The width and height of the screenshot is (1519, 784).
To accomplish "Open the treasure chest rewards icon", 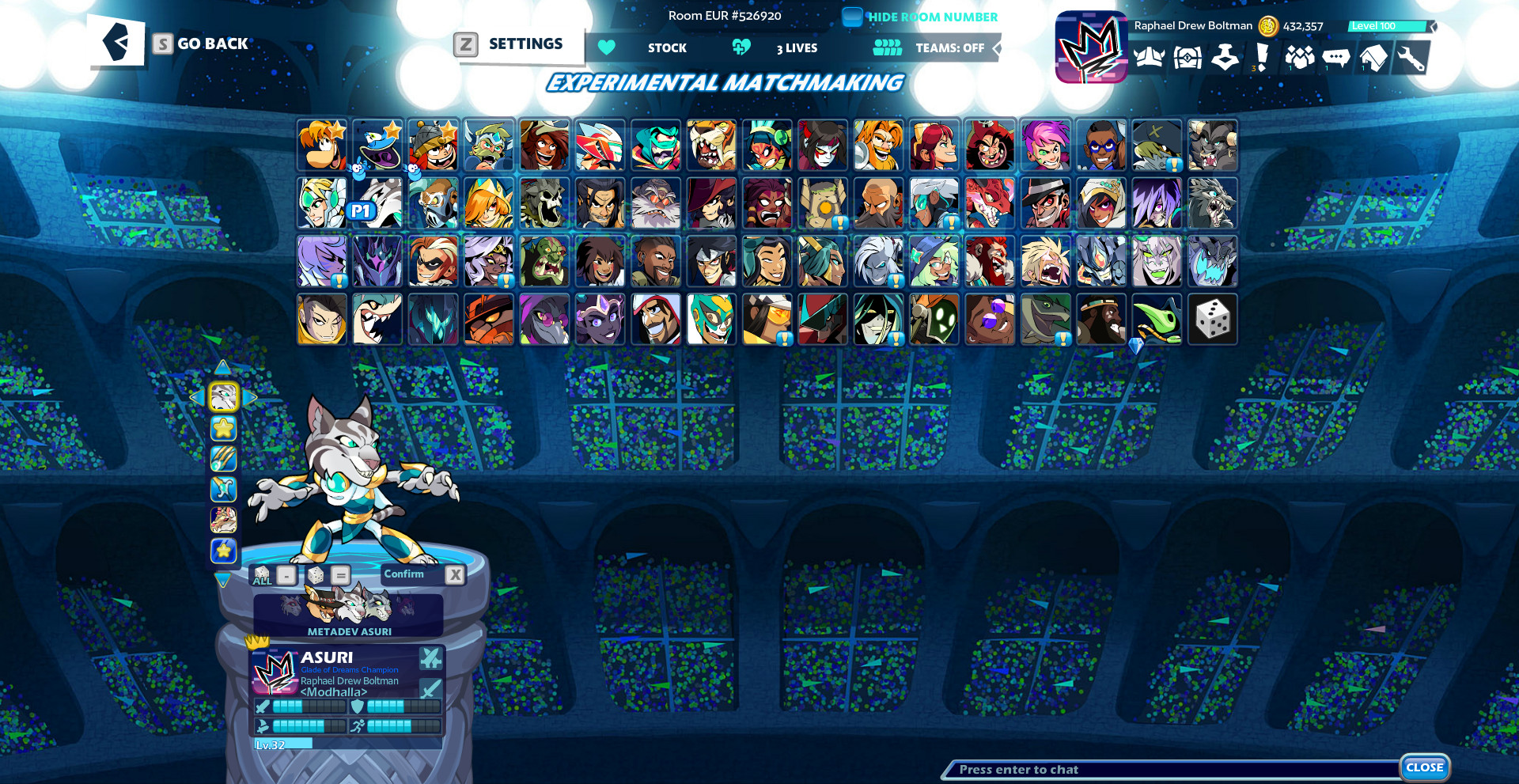I will point(1187,57).
